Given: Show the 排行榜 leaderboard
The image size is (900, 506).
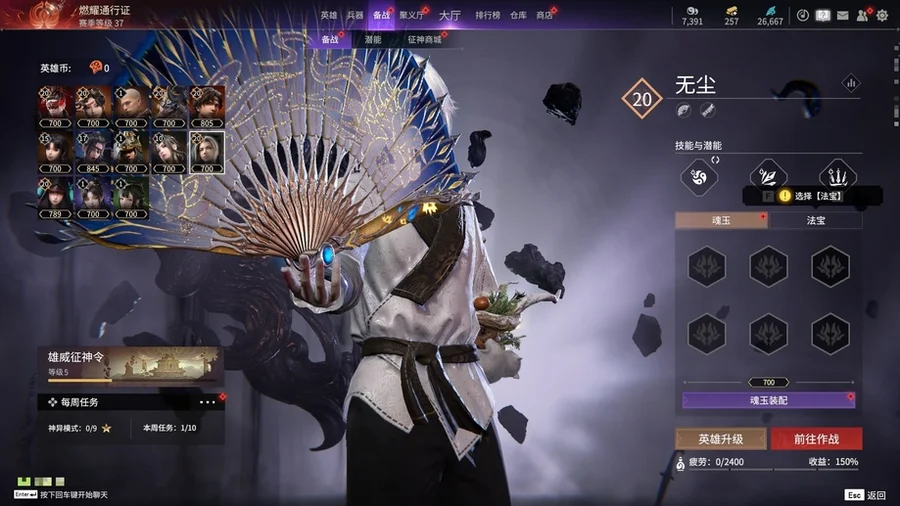Looking at the screenshot, I should pyautogui.click(x=488, y=15).
